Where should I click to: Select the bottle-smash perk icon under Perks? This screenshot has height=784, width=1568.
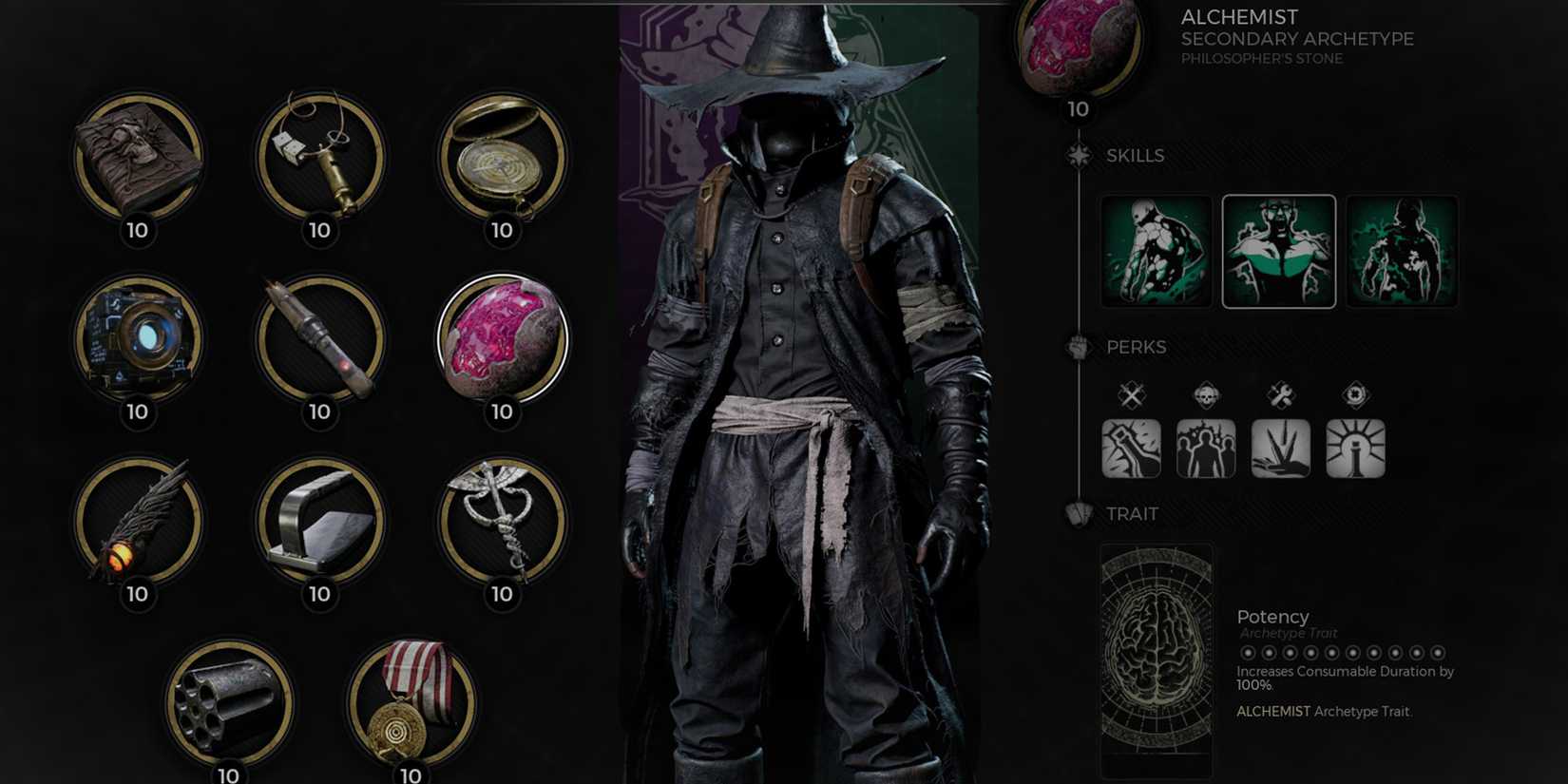[x=1131, y=449]
